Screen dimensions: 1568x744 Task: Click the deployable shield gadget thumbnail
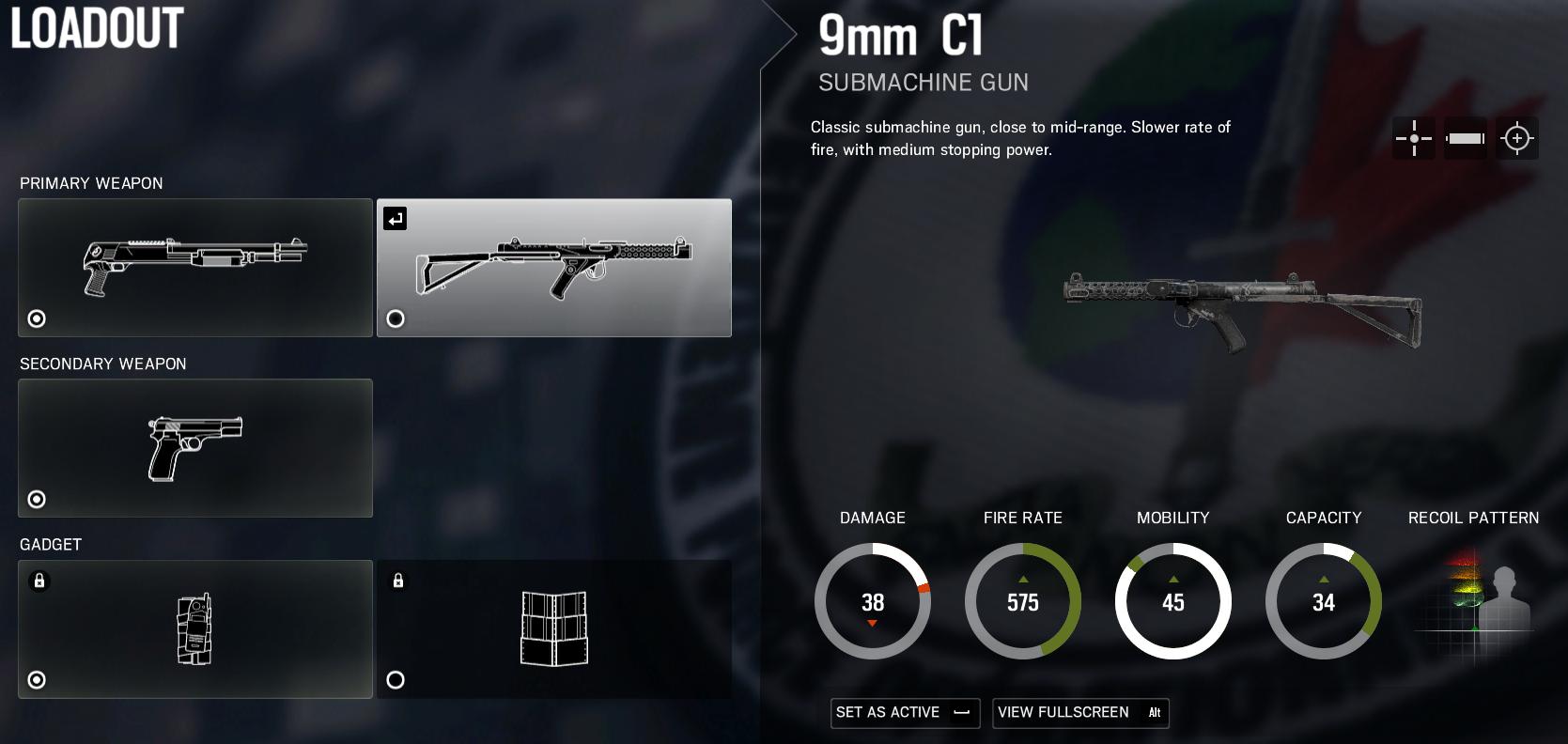point(554,629)
